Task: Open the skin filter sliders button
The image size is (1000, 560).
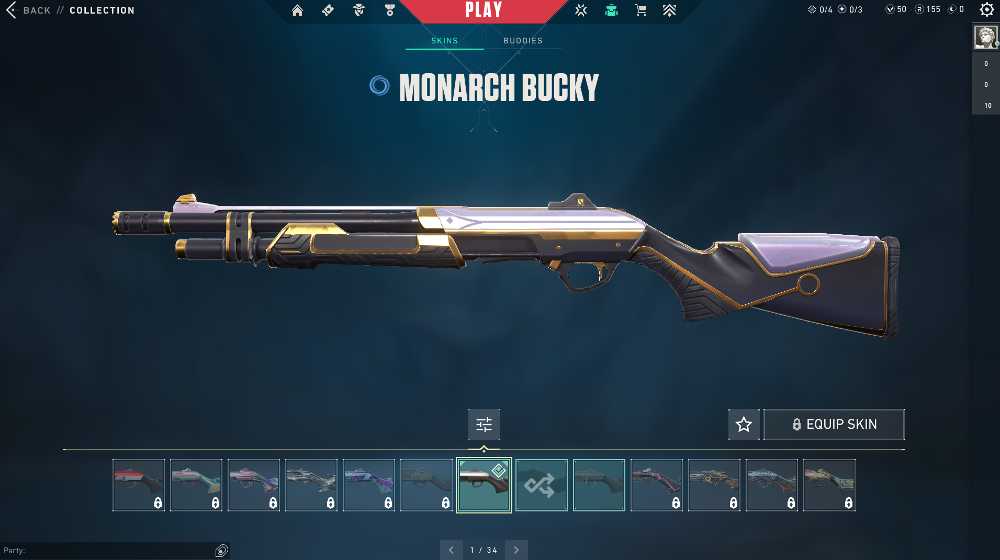Action: coord(484,424)
